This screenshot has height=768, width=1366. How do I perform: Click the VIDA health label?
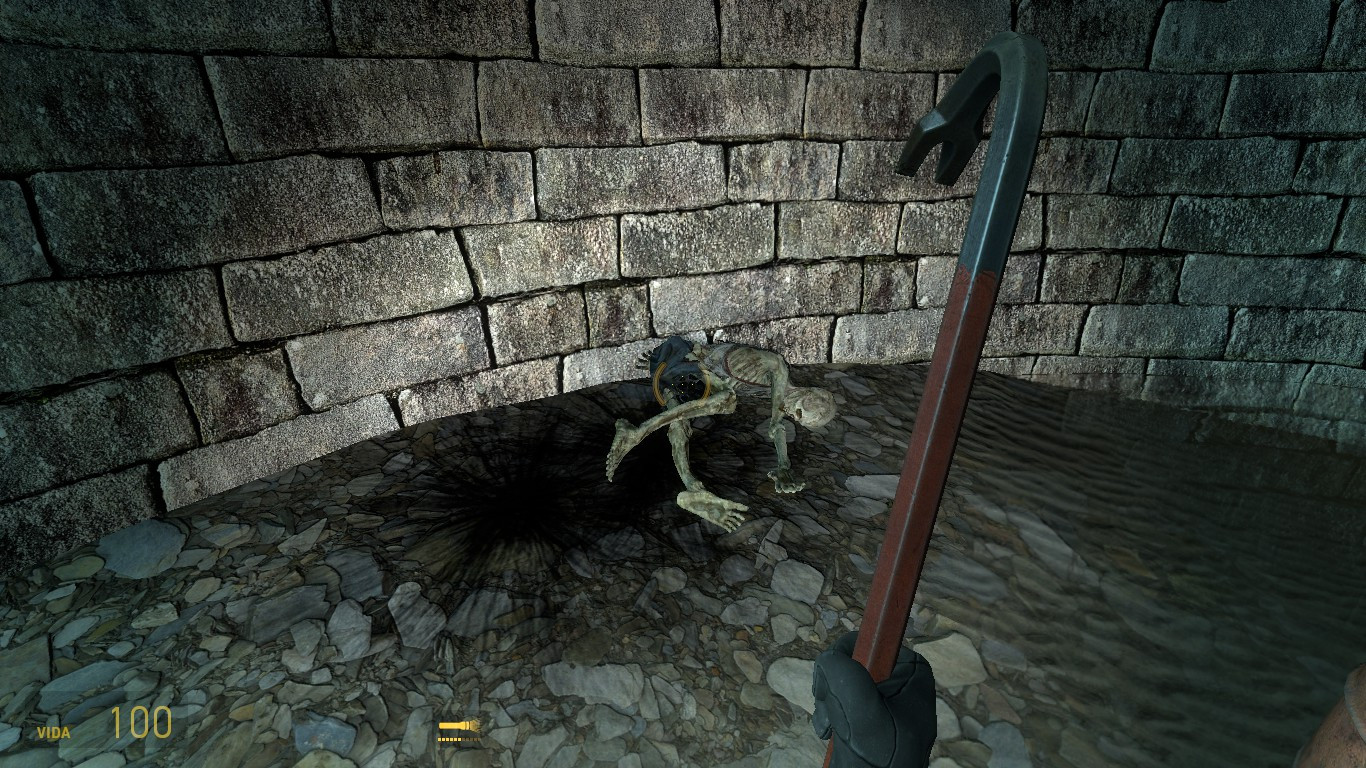[55, 731]
